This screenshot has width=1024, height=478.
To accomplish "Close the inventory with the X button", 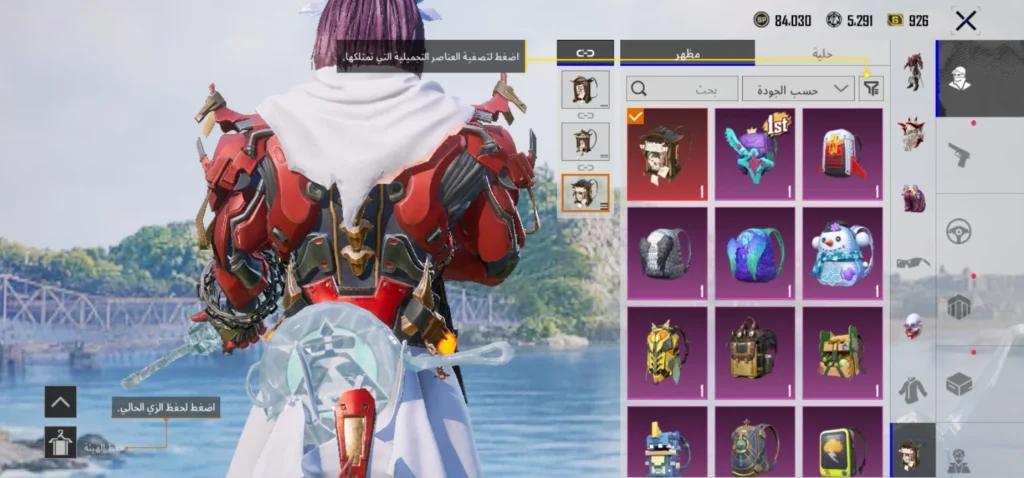I will point(965,21).
